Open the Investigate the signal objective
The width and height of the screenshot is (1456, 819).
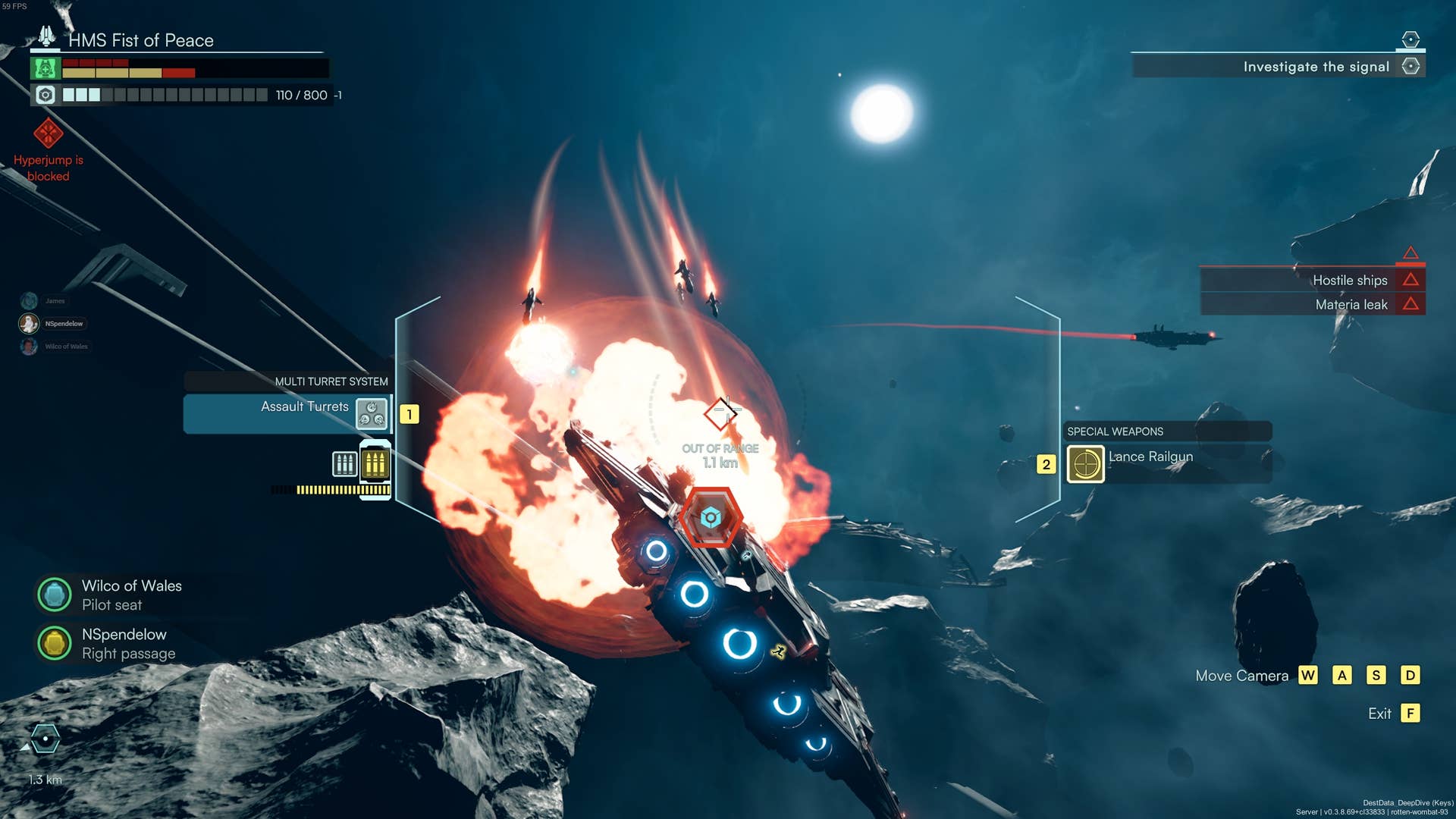click(1316, 67)
